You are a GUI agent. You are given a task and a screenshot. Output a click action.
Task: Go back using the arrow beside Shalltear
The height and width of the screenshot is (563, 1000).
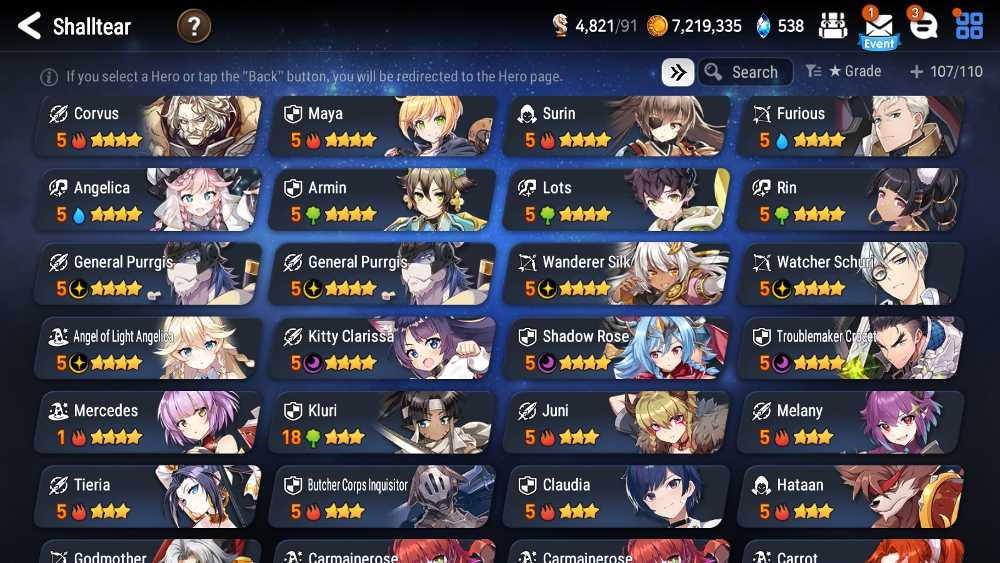tap(29, 26)
